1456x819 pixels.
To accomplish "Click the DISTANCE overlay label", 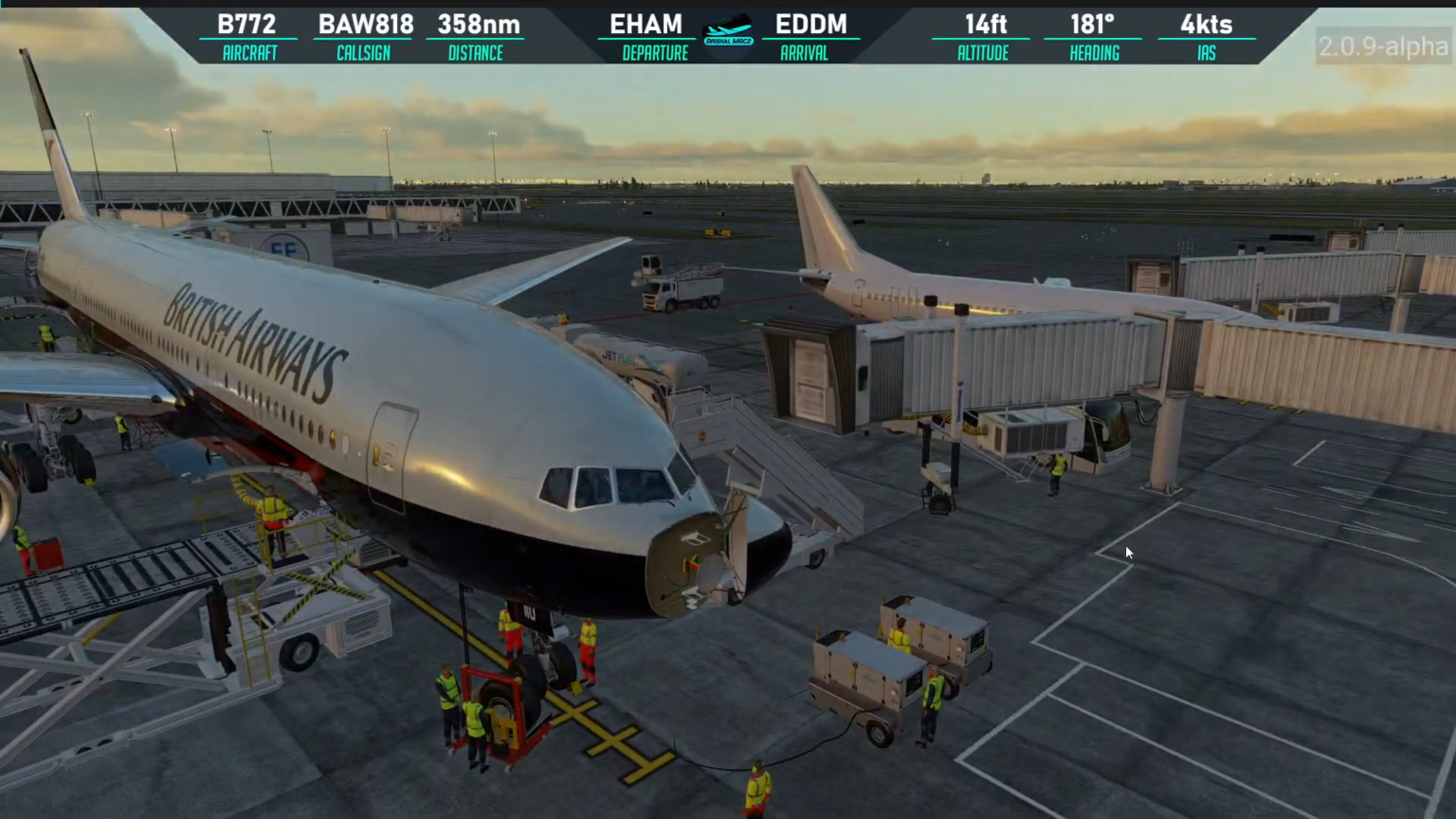I will (475, 53).
